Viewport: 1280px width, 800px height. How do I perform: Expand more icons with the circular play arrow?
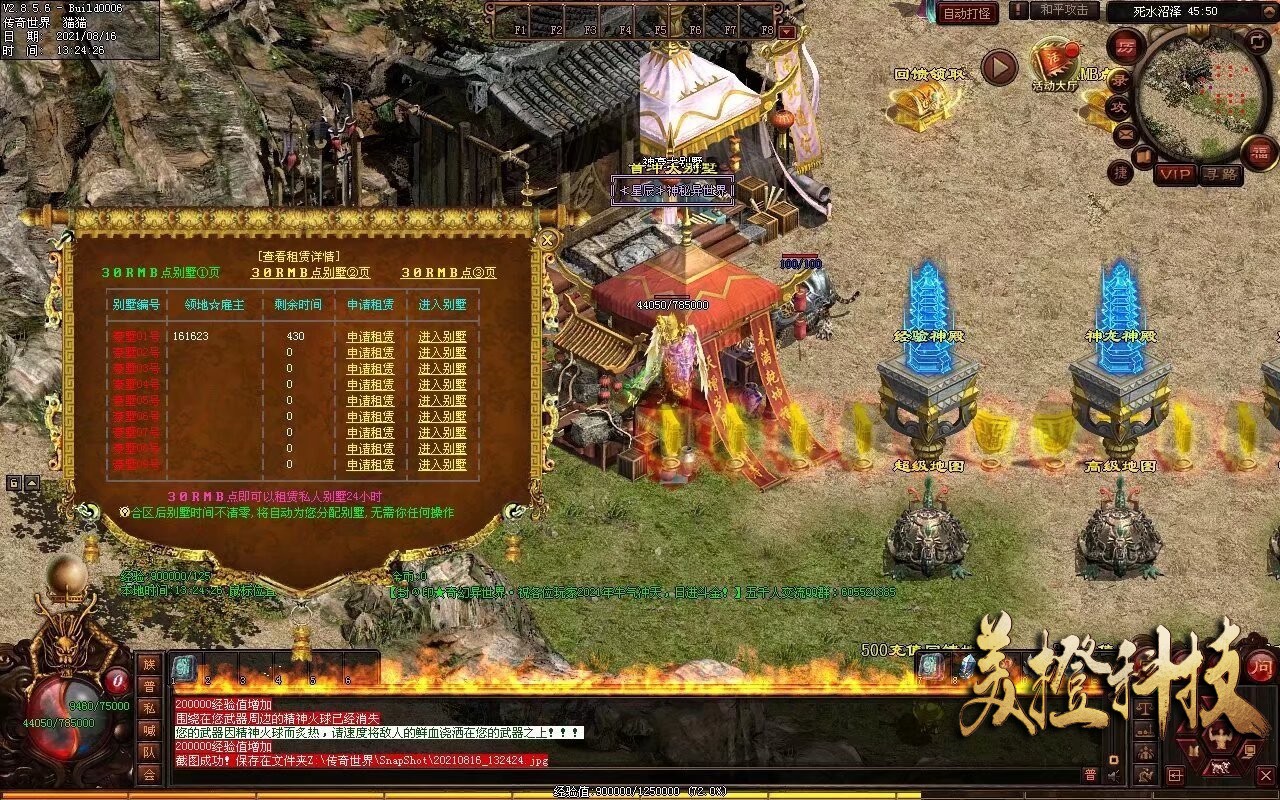coord(1001,68)
